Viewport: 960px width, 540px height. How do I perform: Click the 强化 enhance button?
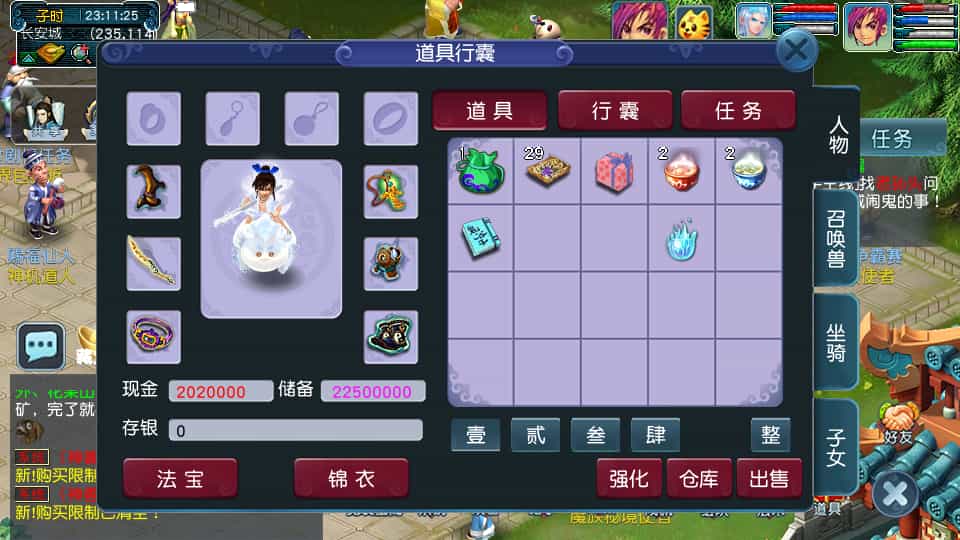(629, 479)
